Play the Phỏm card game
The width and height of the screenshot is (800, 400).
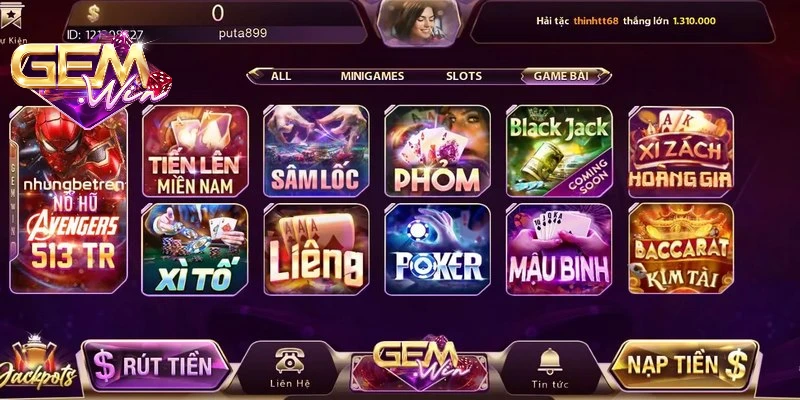coord(437,152)
